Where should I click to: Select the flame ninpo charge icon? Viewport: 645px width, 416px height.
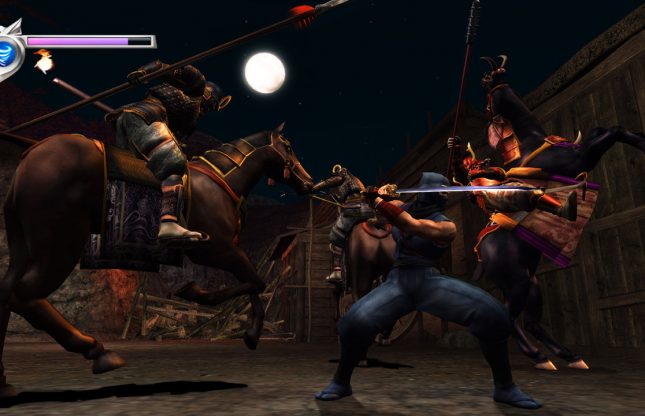tap(43, 62)
